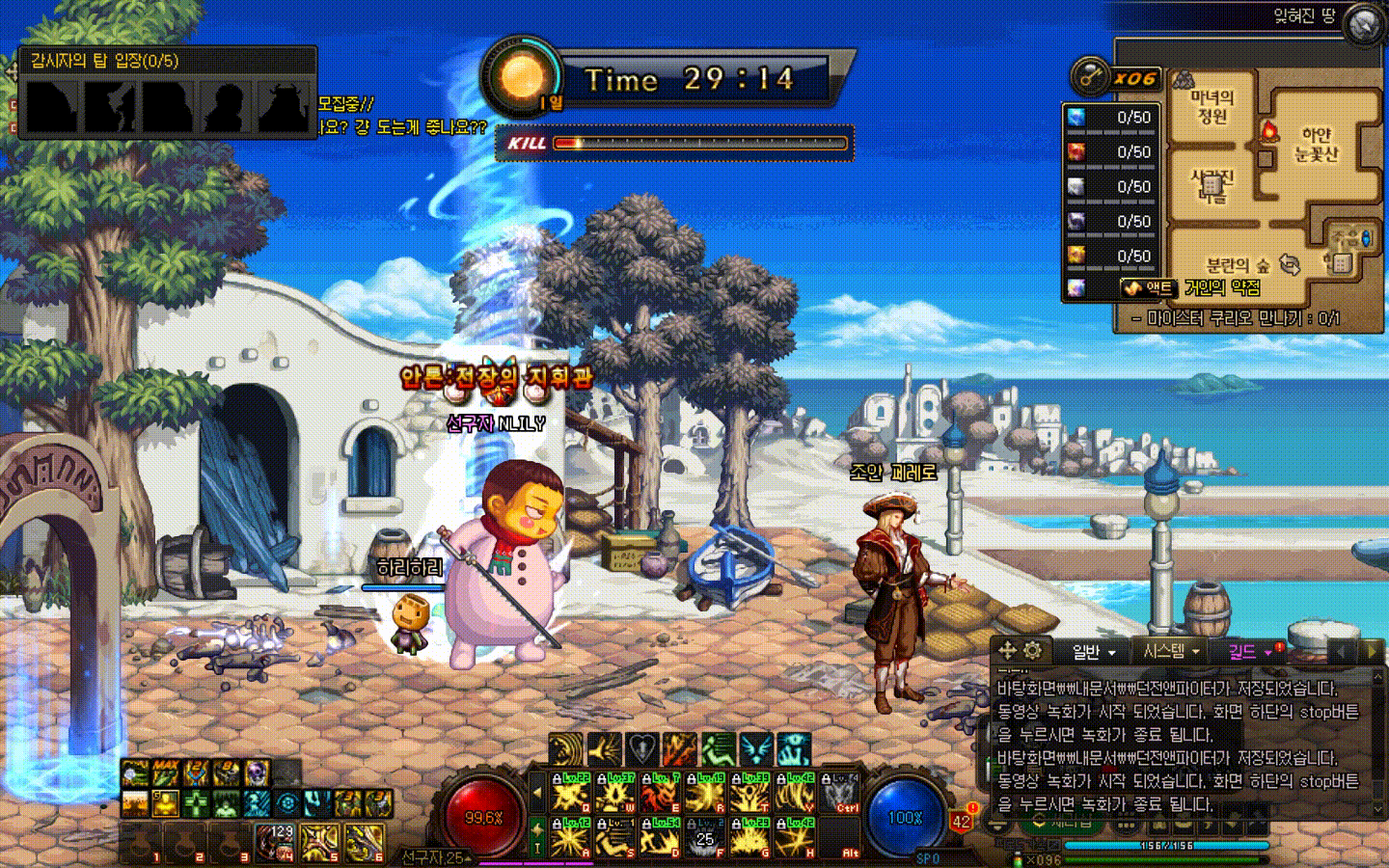Viewport: 1389px width, 868px height.
Task: Click the gold key counter icon
Action: (x=1091, y=77)
